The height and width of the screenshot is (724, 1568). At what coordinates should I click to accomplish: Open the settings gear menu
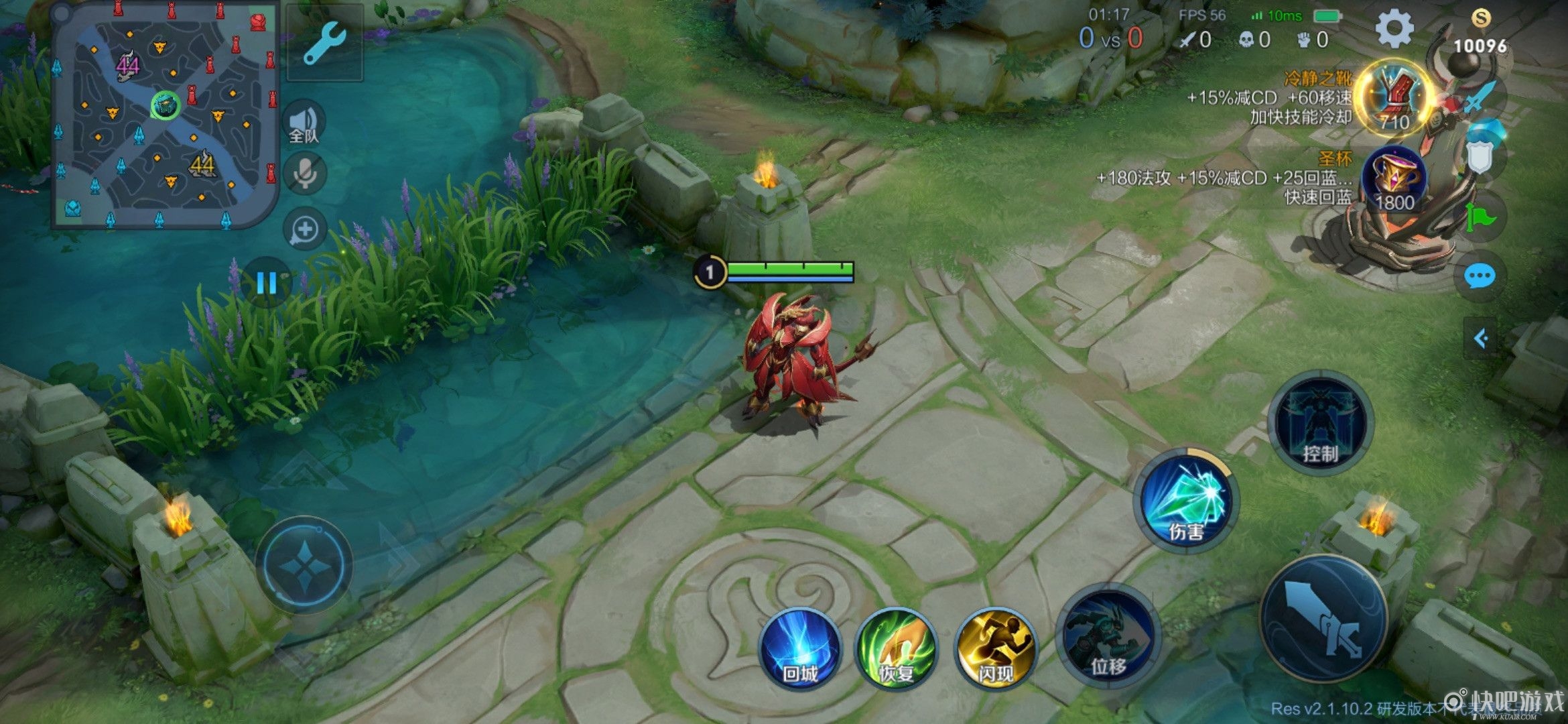coord(1394,29)
